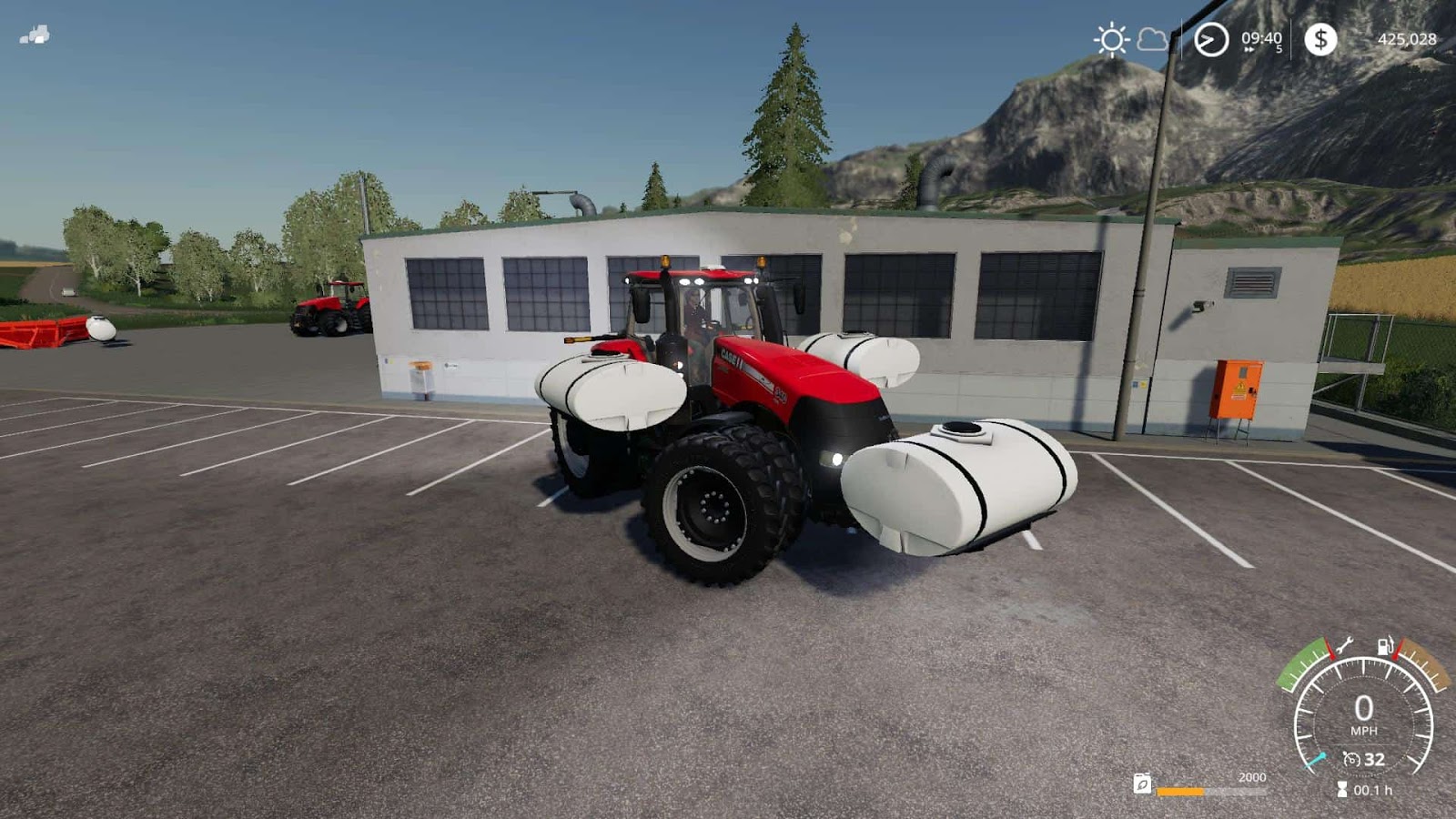Select the sun weather icon
Viewport: 1456px width, 819px height.
tap(1112, 38)
